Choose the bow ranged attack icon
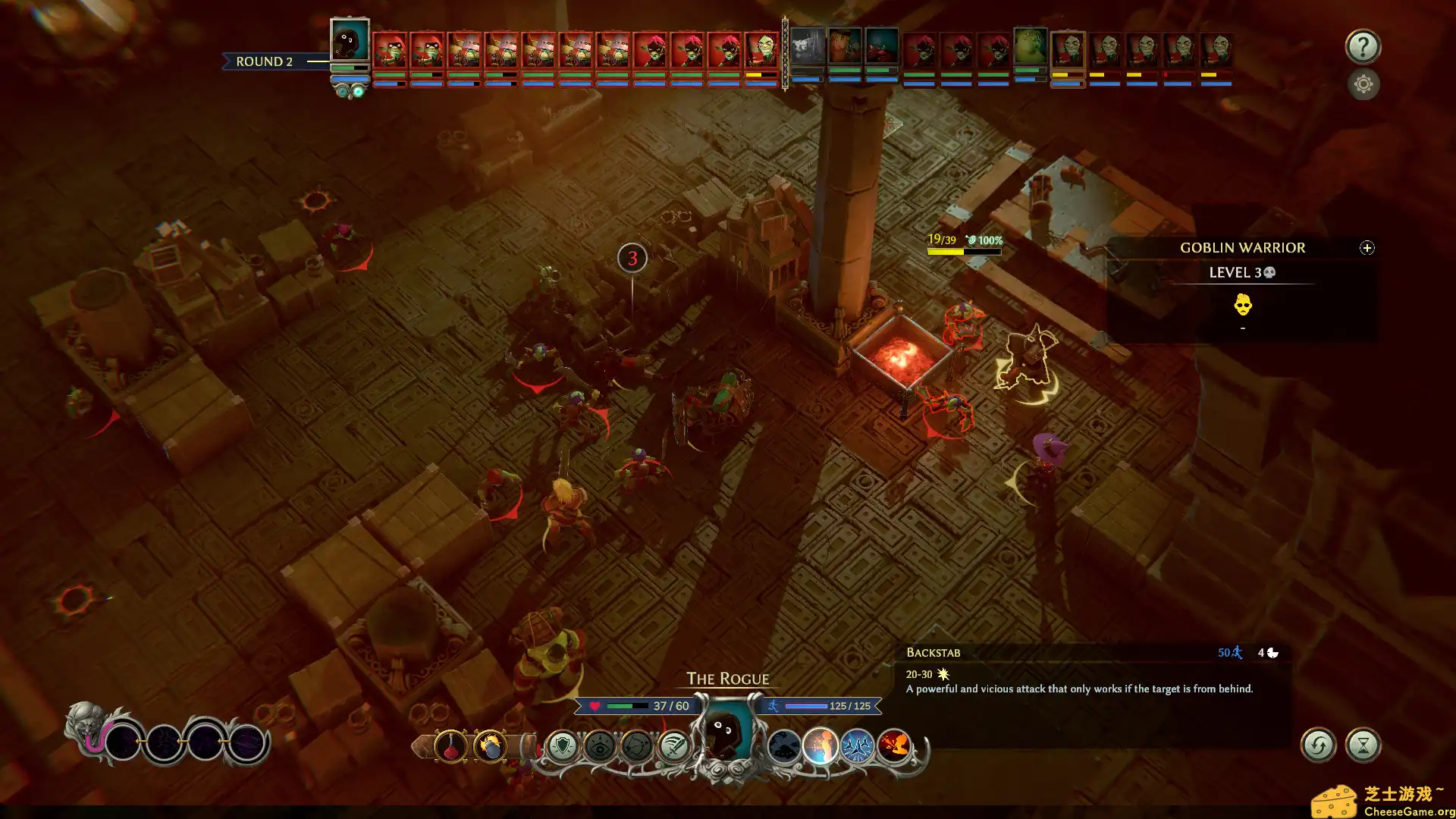The image size is (1456, 819). pyautogui.click(x=637, y=746)
